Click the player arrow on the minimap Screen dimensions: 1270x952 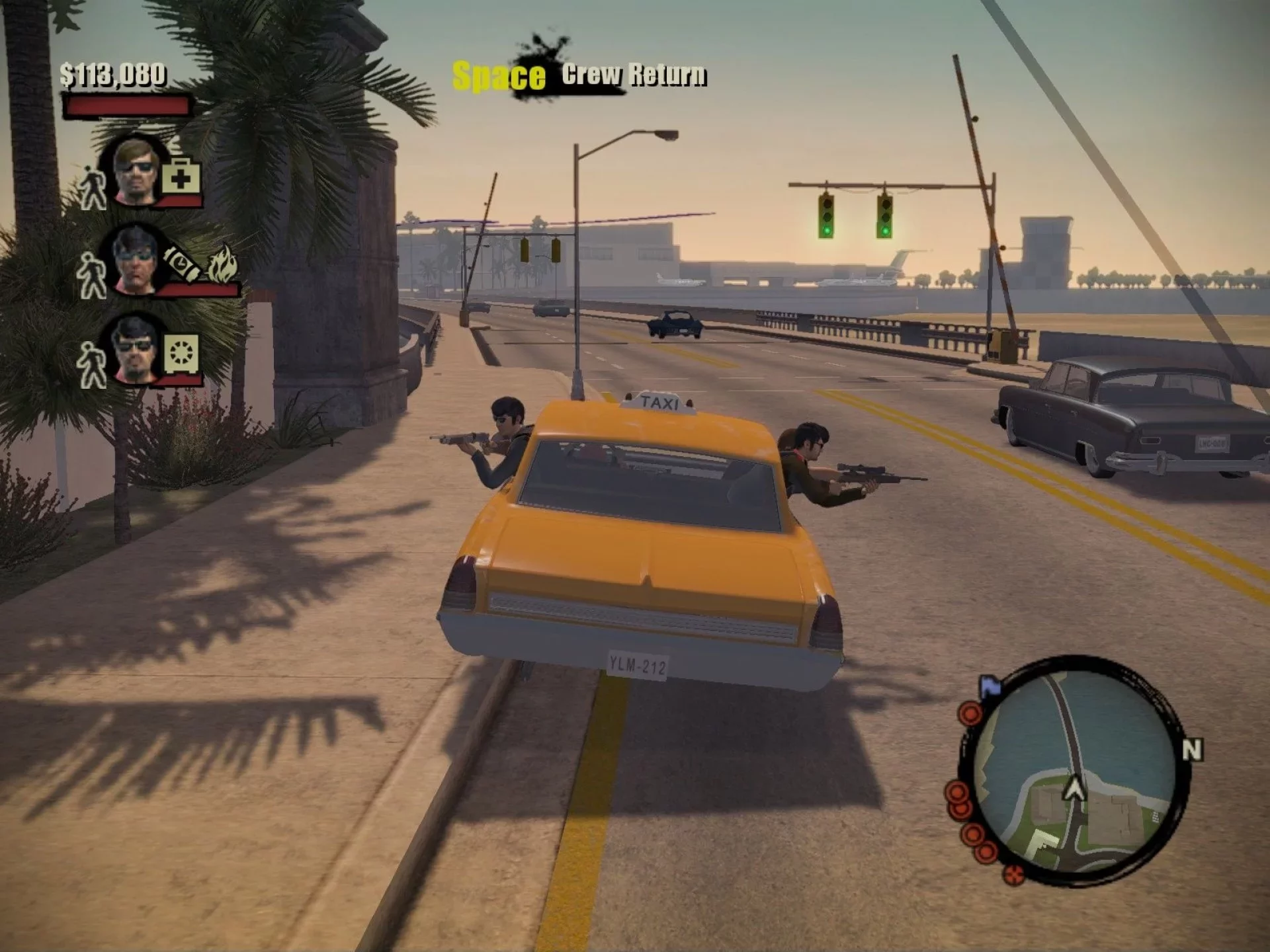click(1074, 787)
